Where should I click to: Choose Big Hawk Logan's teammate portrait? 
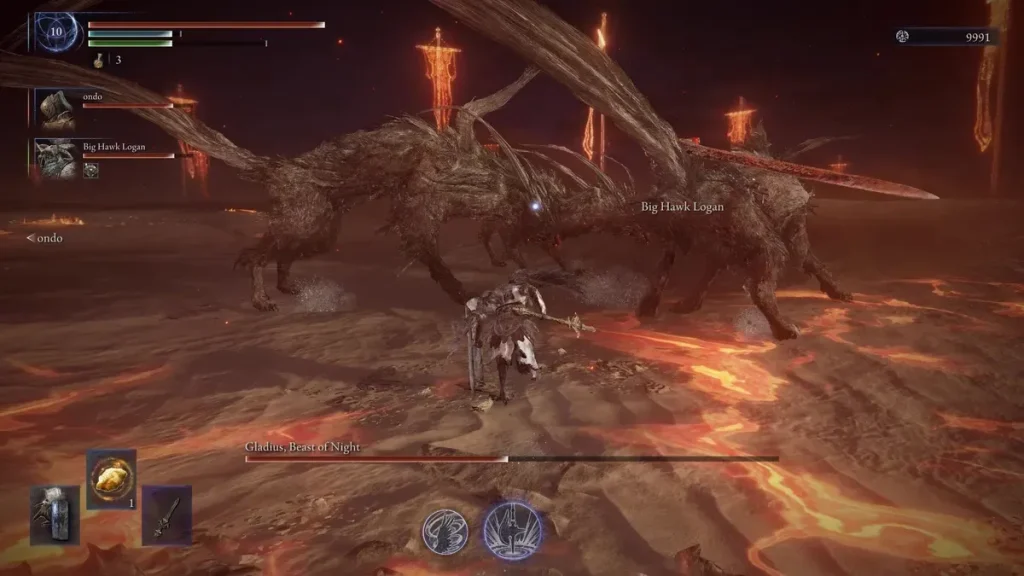click(x=55, y=157)
